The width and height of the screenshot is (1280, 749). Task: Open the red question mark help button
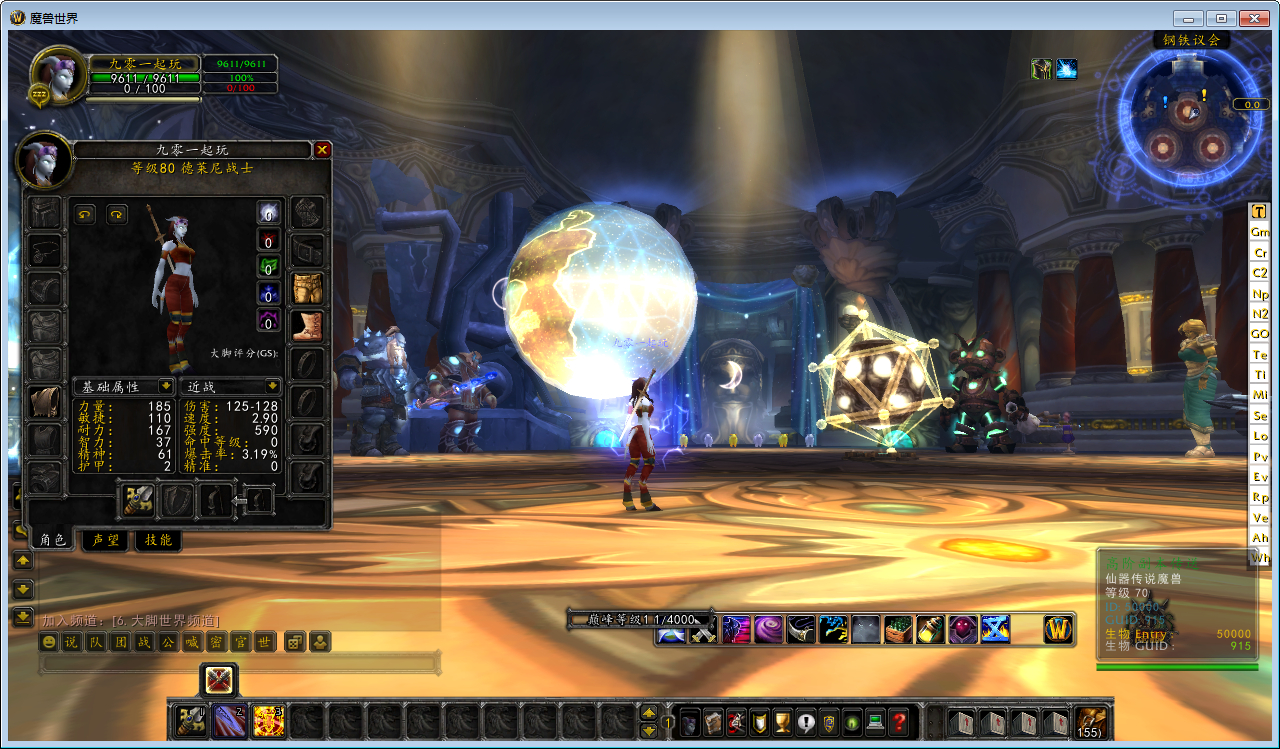pos(899,721)
